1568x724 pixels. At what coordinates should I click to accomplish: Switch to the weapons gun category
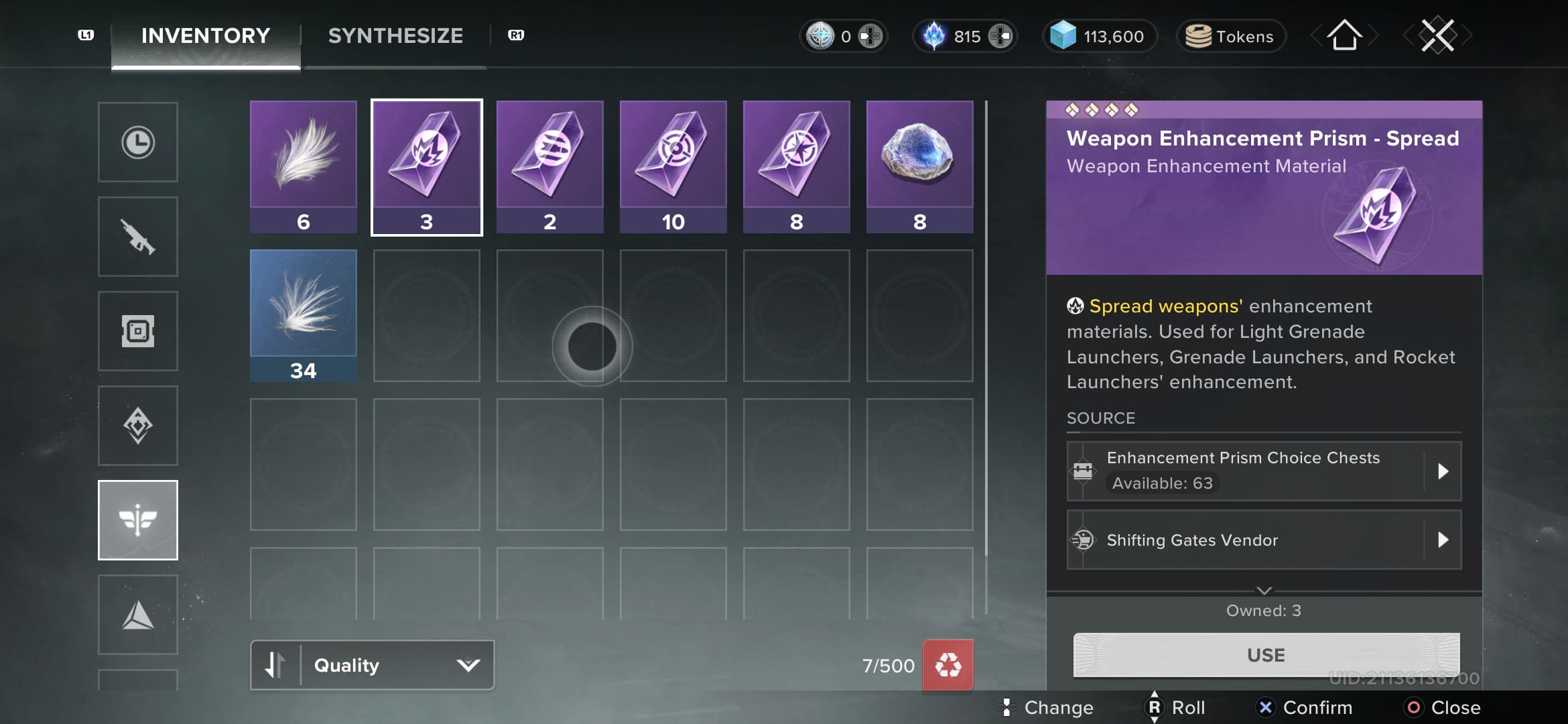tap(138, 237)
